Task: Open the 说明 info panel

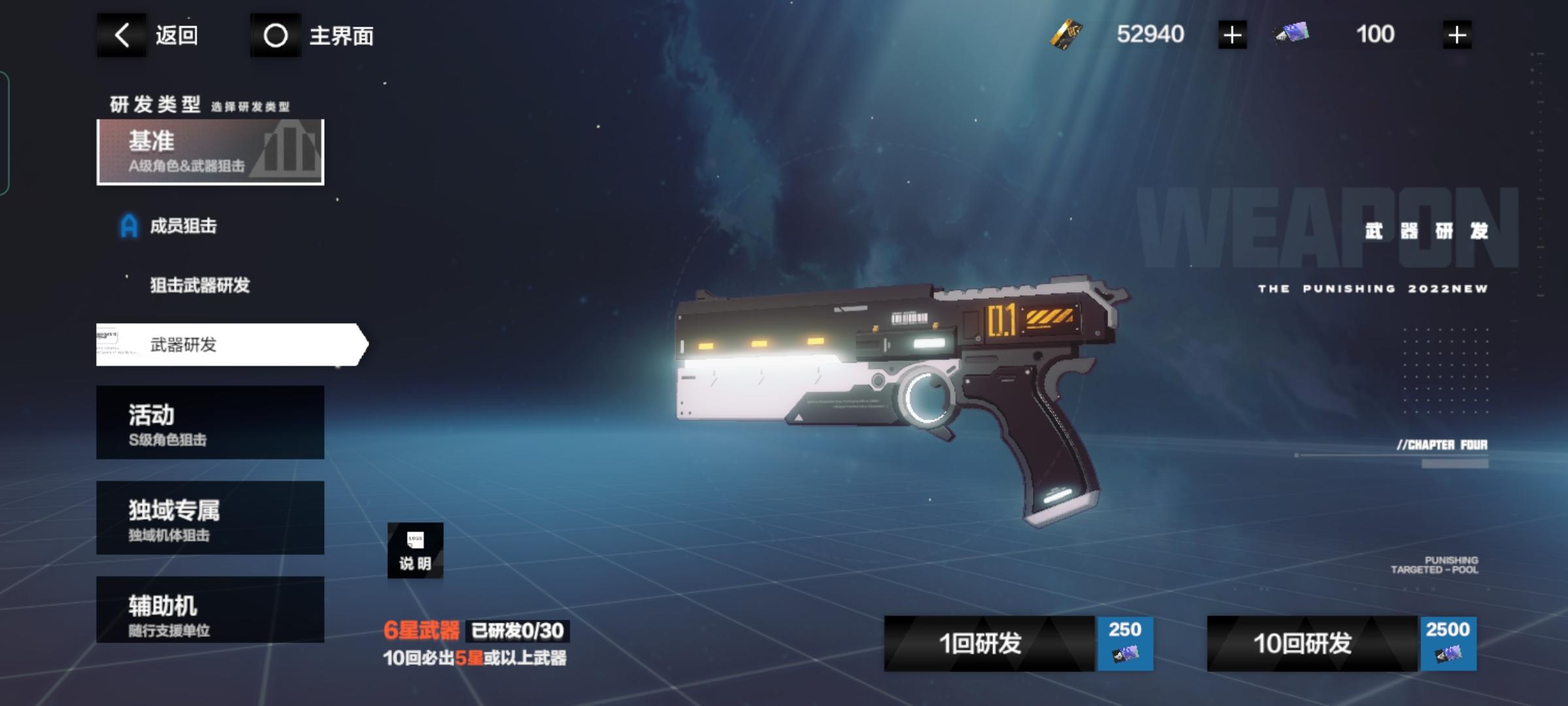Action: (x=416, y=550)
